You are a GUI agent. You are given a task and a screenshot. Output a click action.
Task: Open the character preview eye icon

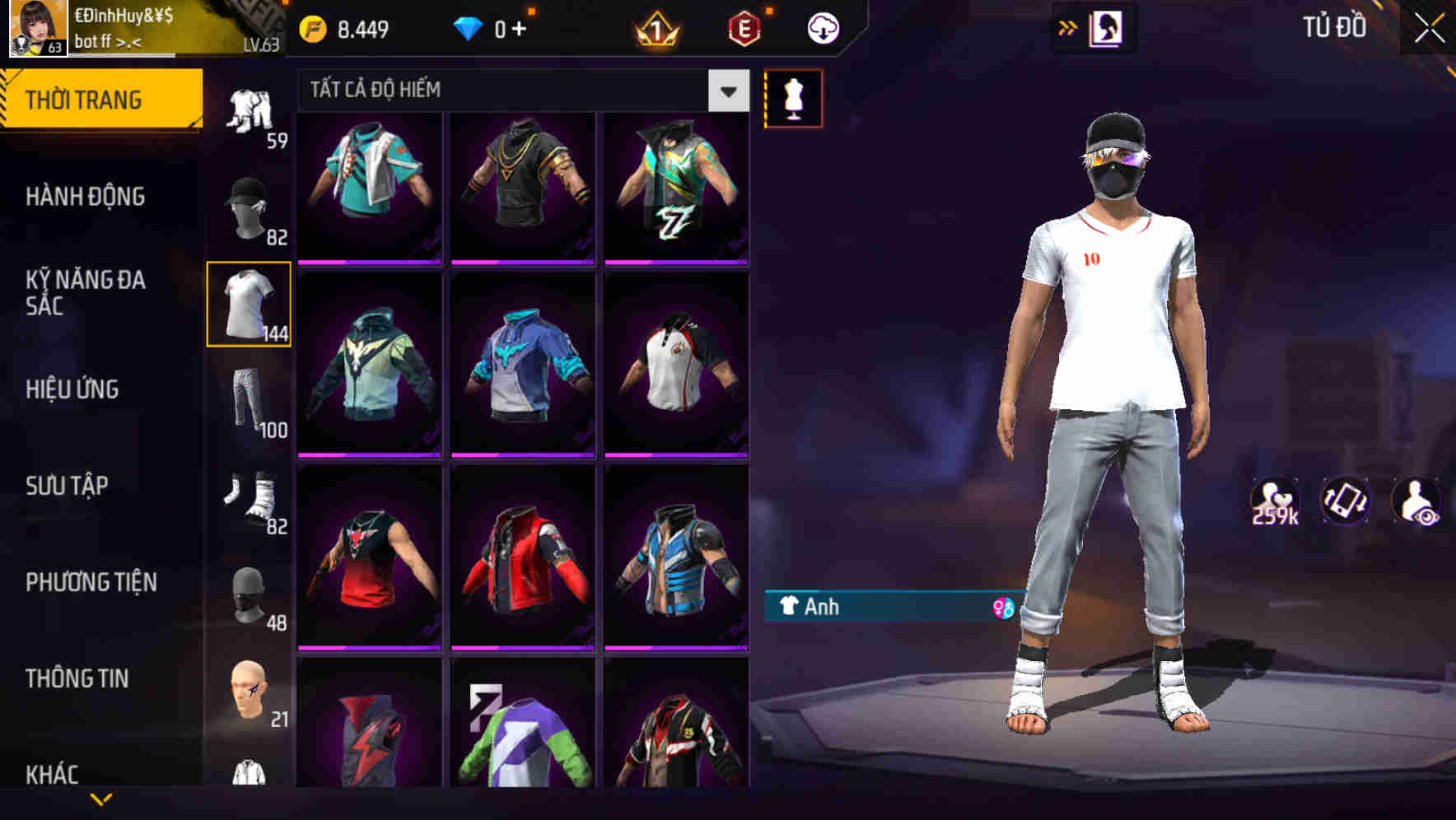1415,500
